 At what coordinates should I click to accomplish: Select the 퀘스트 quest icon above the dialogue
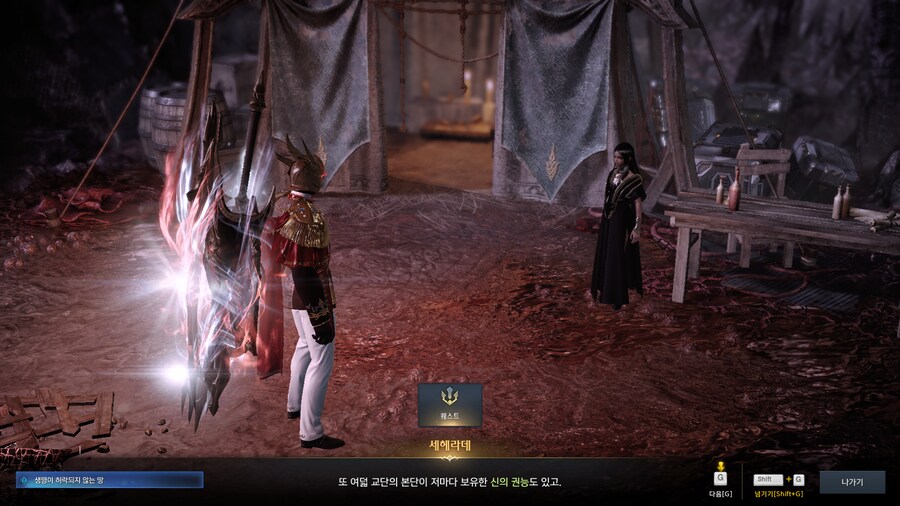(450, 404)
